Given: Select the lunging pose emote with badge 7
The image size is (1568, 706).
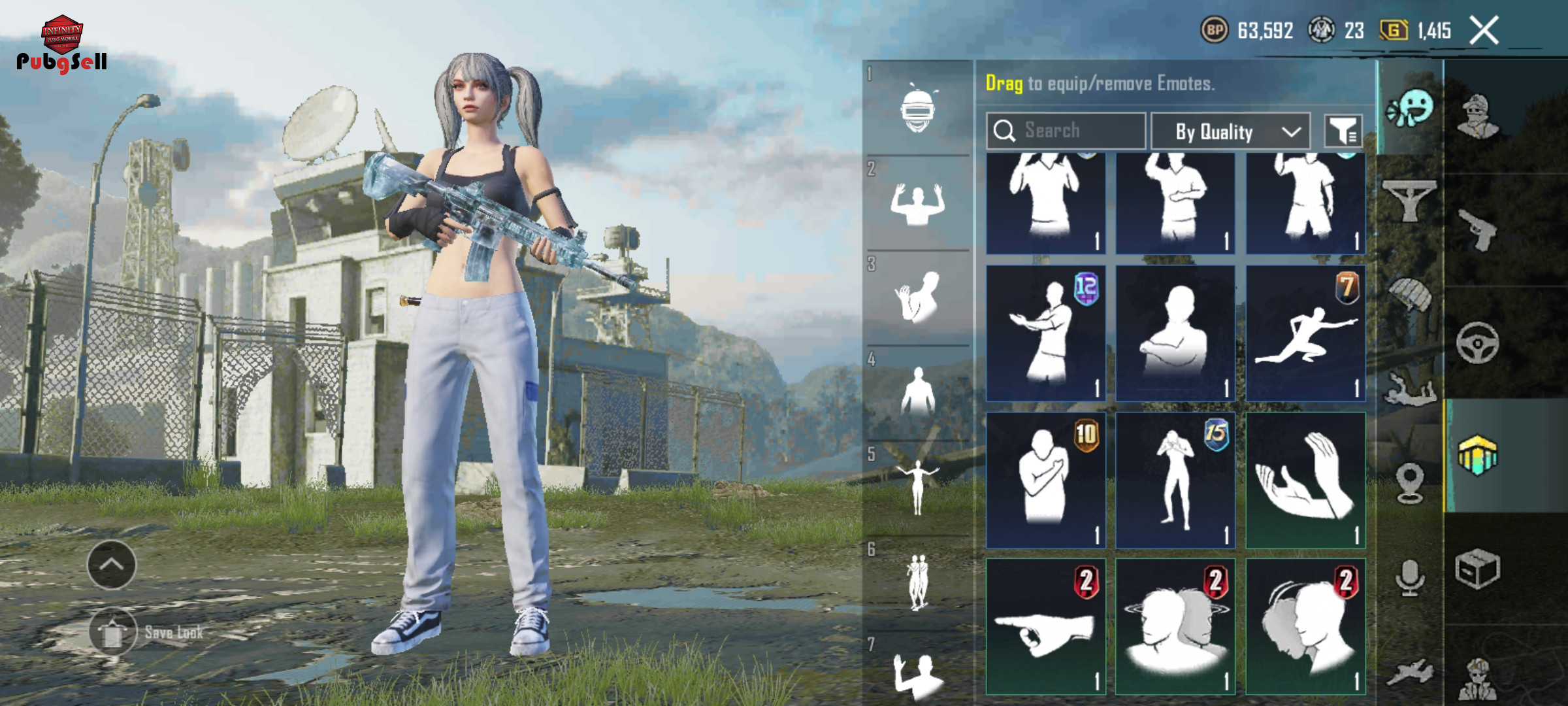Looking at the screenshot, I should coord(1305,333).
